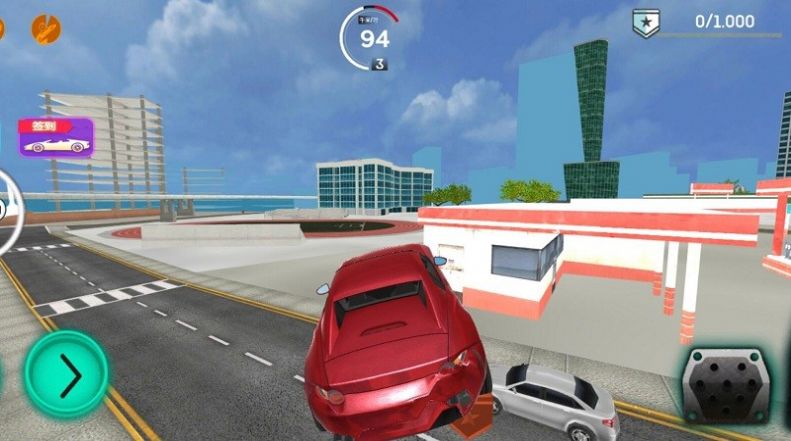
Task: Click the round orange icon at the top
Action: click(45, 26)
